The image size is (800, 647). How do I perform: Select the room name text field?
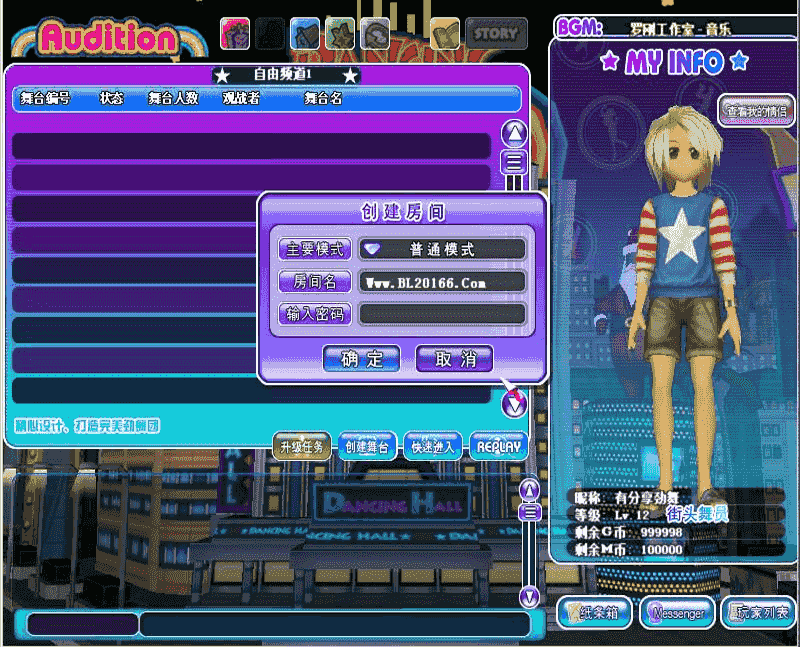[x=443, y=282]
